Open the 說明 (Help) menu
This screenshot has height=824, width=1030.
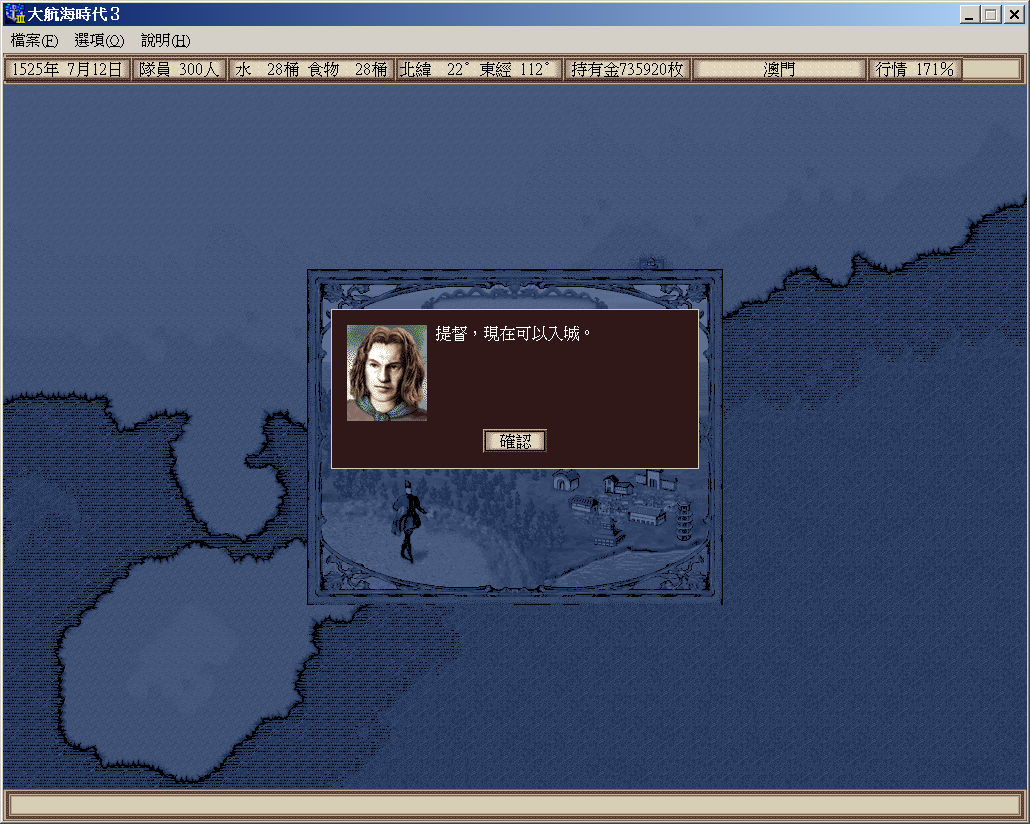tap(165, 41)
